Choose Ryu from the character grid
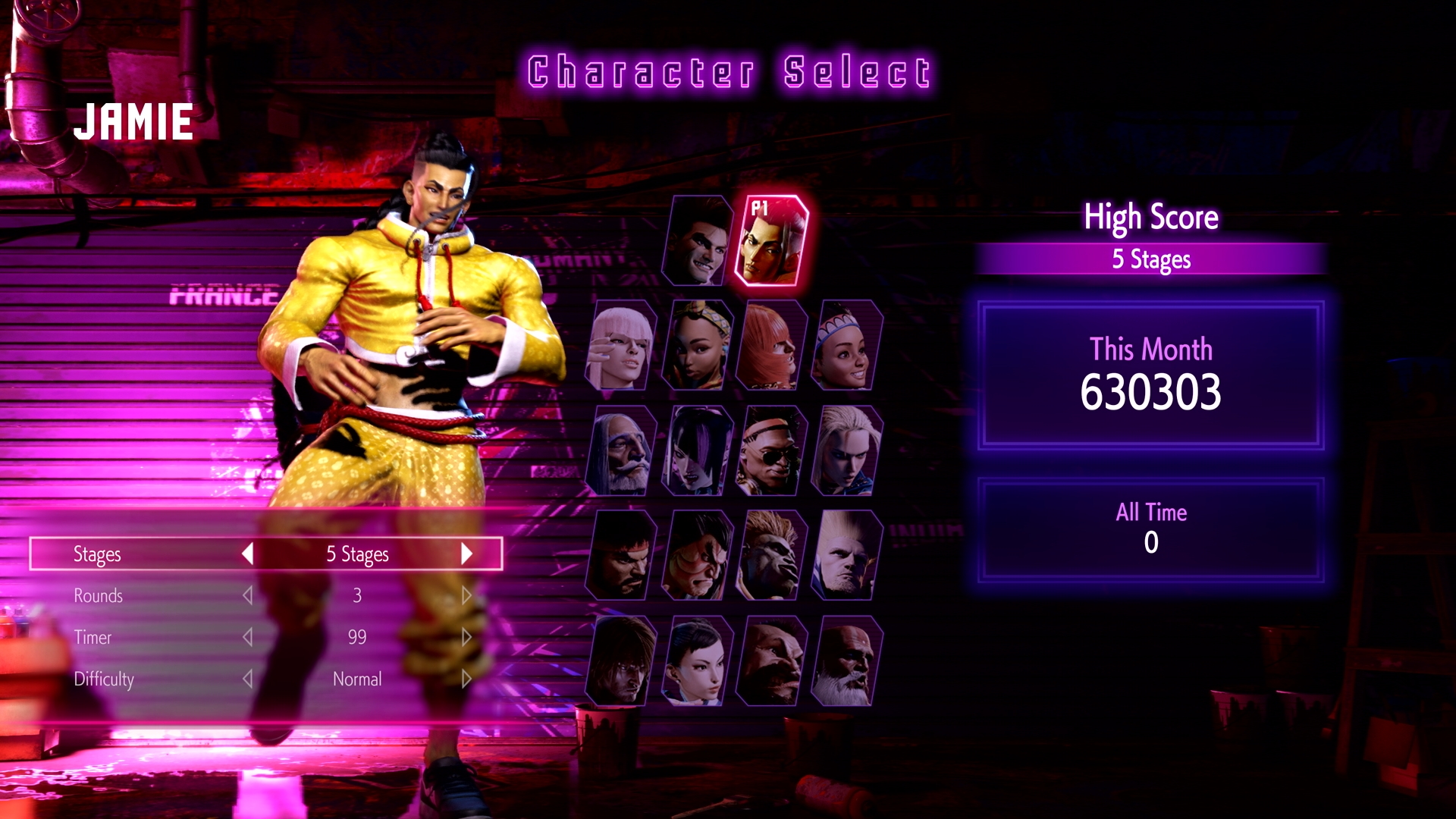The image size is (1456, 819). tap(622, 555)
